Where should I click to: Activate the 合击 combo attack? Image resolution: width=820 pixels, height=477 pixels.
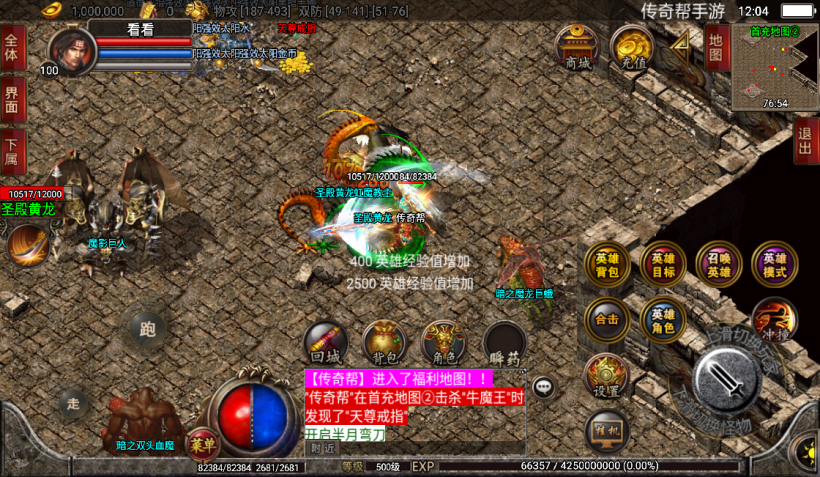coord(607,320)
